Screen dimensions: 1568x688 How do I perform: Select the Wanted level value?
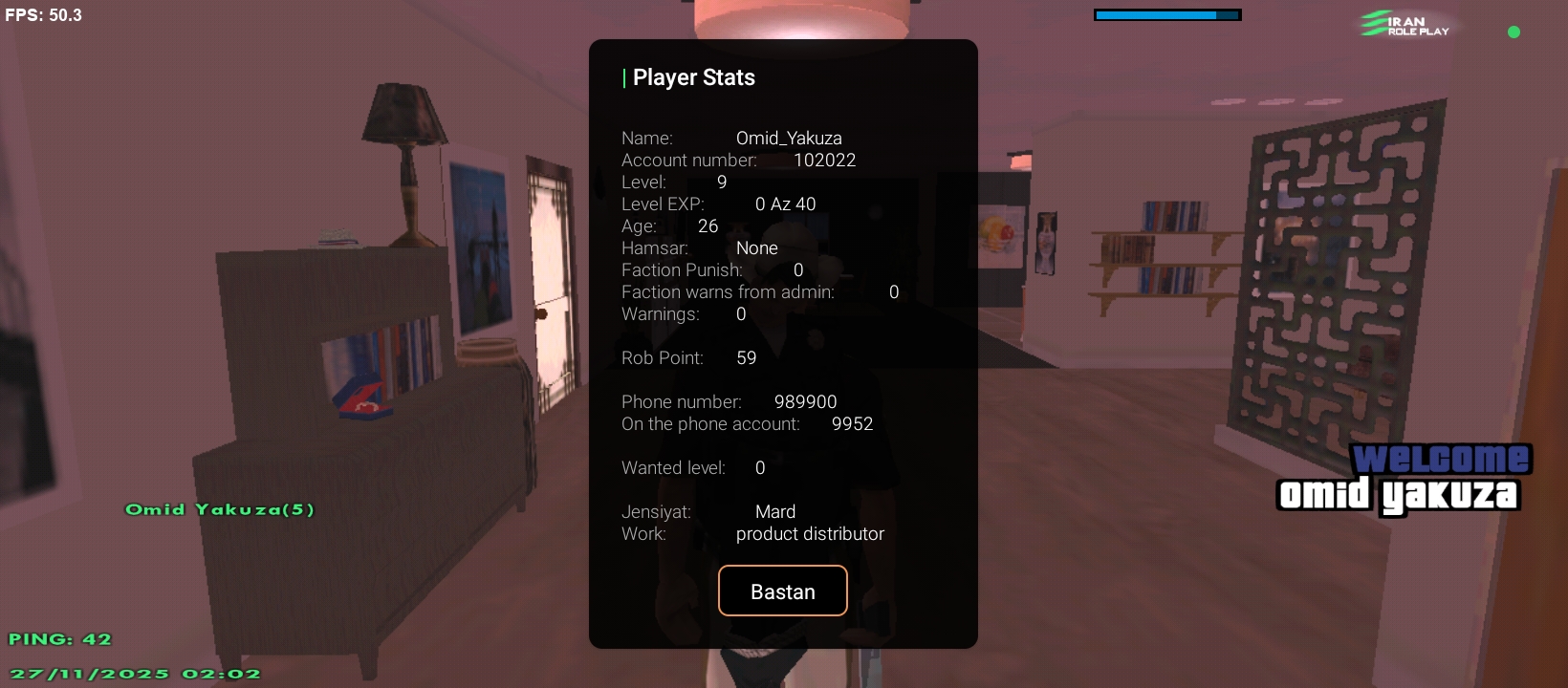[x=760, y=467]
